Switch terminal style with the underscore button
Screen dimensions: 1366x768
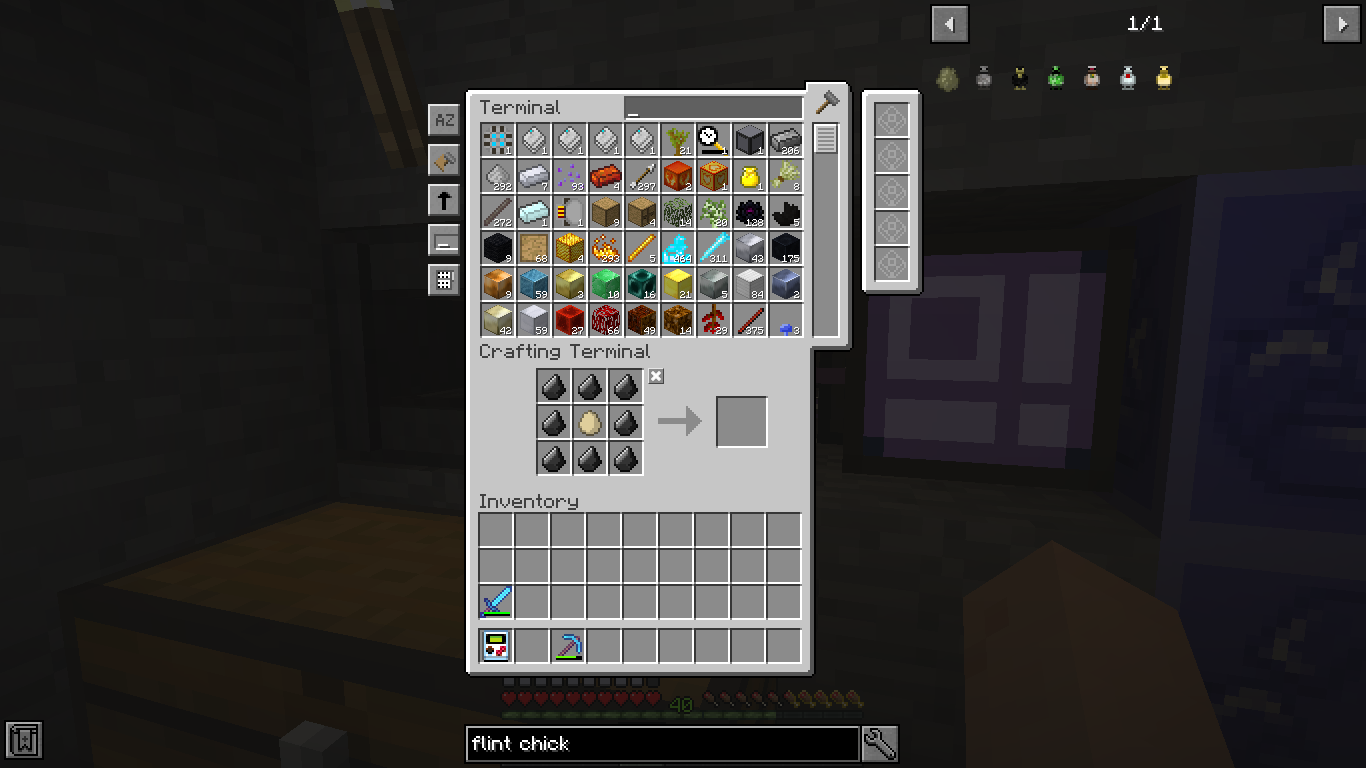(x=444, y=239)
